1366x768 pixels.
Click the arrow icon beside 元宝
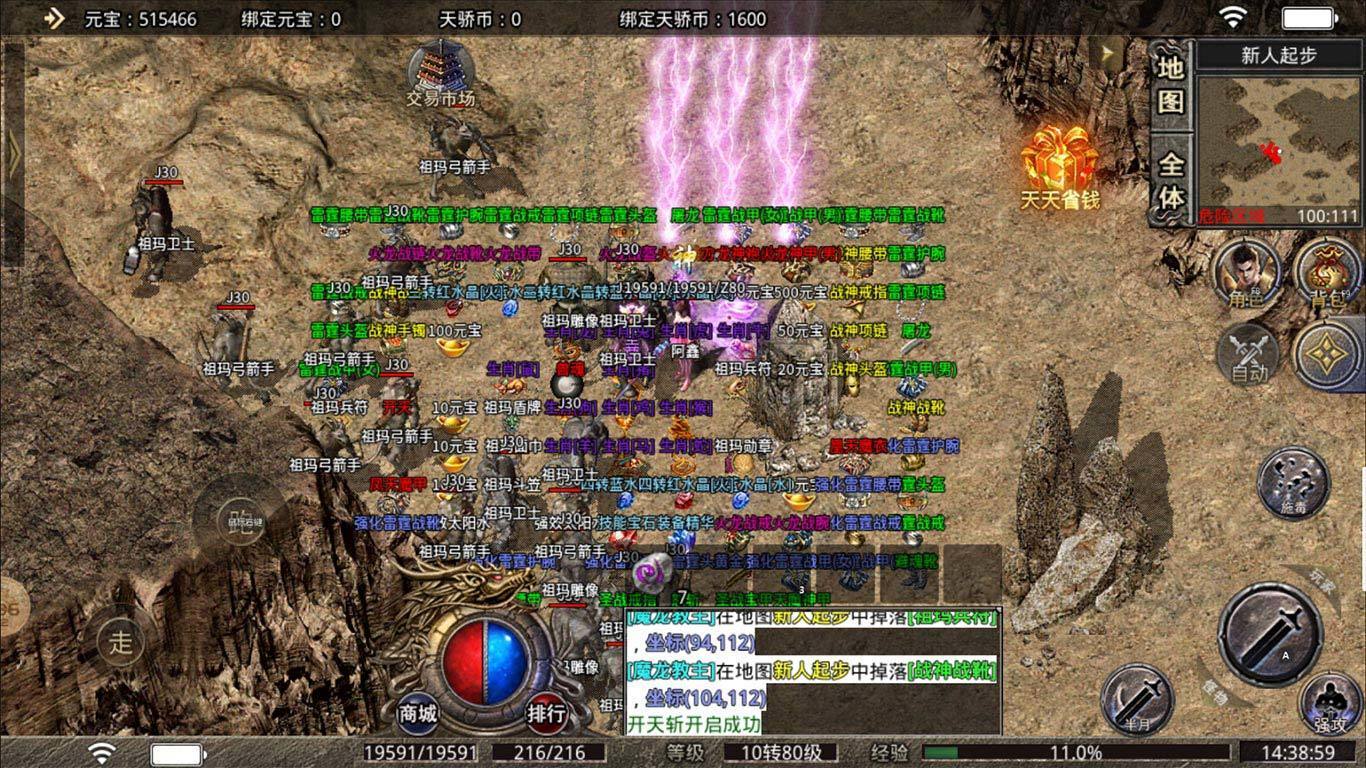pos(53,18)
